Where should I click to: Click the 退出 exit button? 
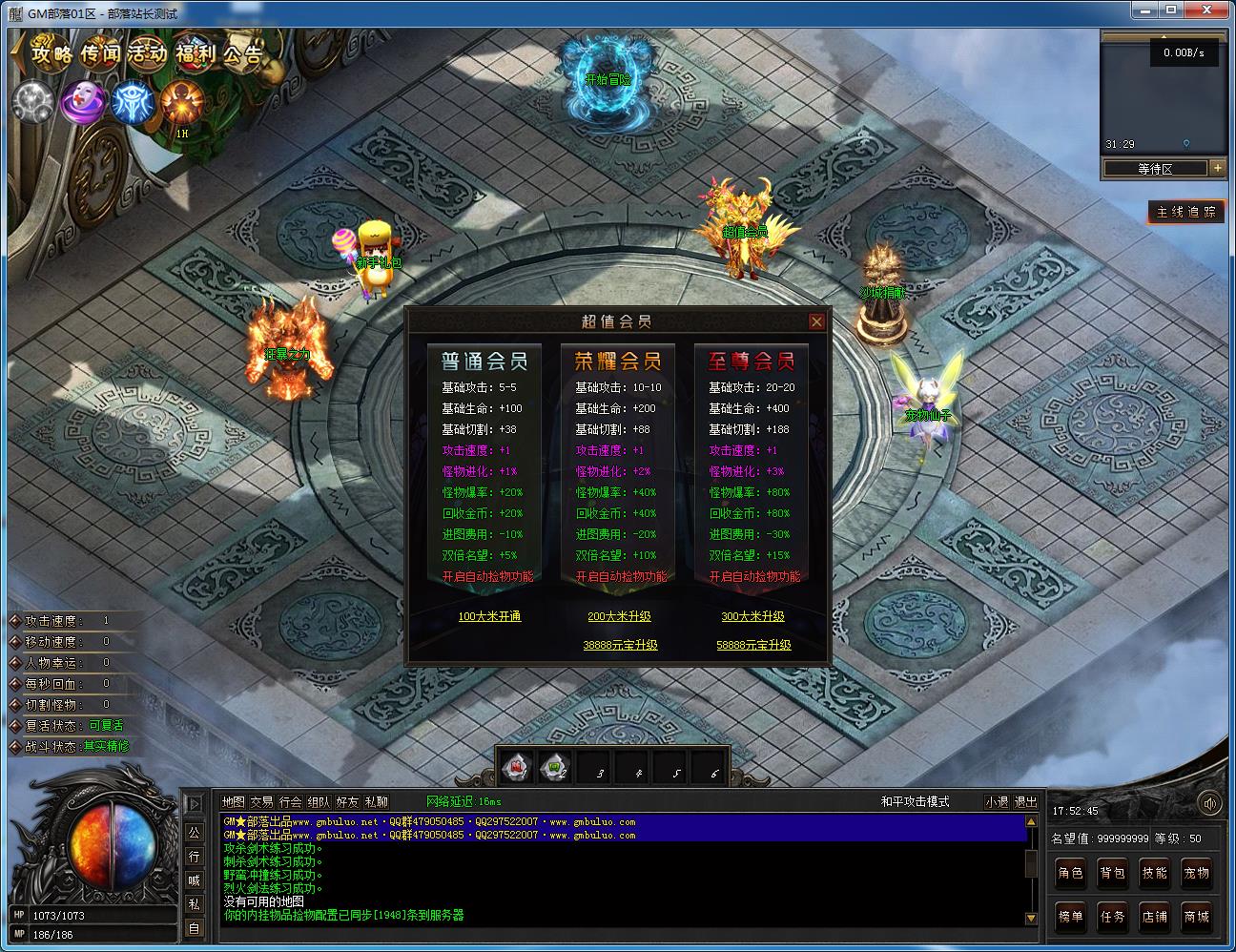1025,802
